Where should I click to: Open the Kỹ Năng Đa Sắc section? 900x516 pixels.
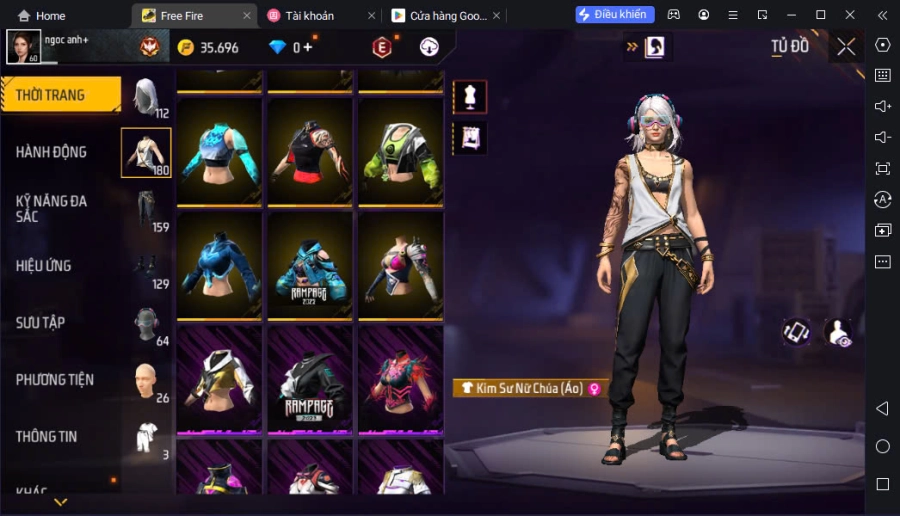click(x=52, y=208)
